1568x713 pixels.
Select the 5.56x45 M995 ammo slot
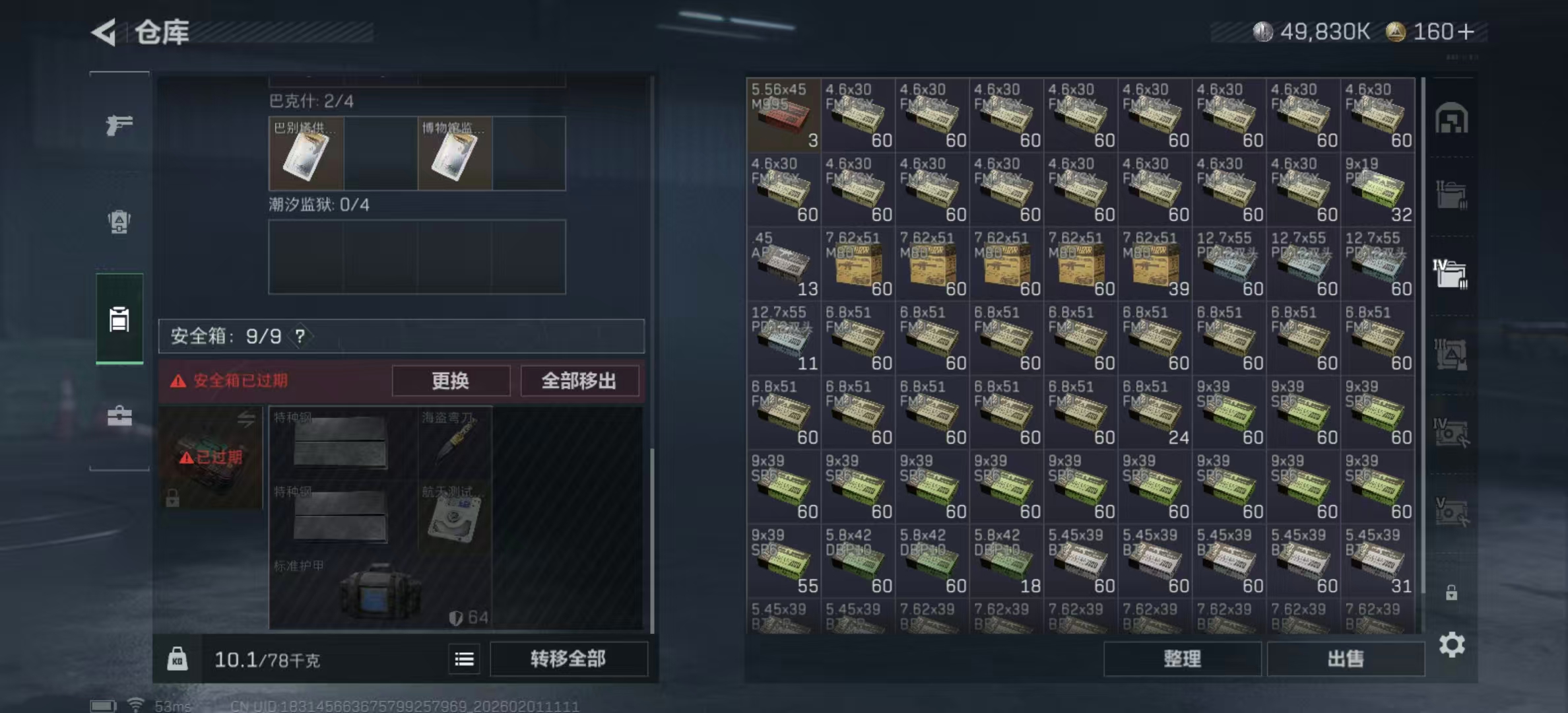click(783, 116)
